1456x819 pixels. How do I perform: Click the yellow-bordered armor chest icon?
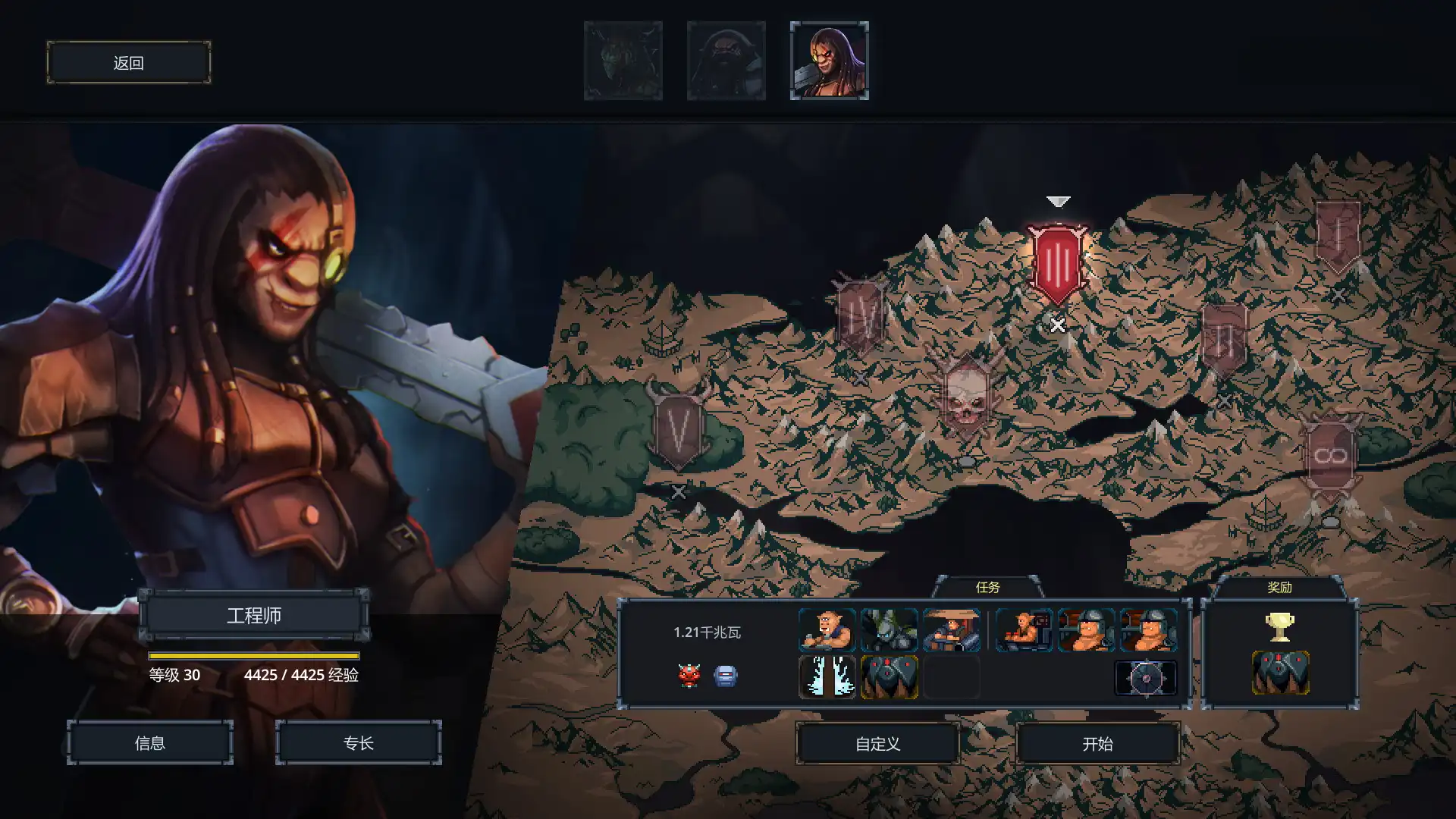tap(889, 677)
